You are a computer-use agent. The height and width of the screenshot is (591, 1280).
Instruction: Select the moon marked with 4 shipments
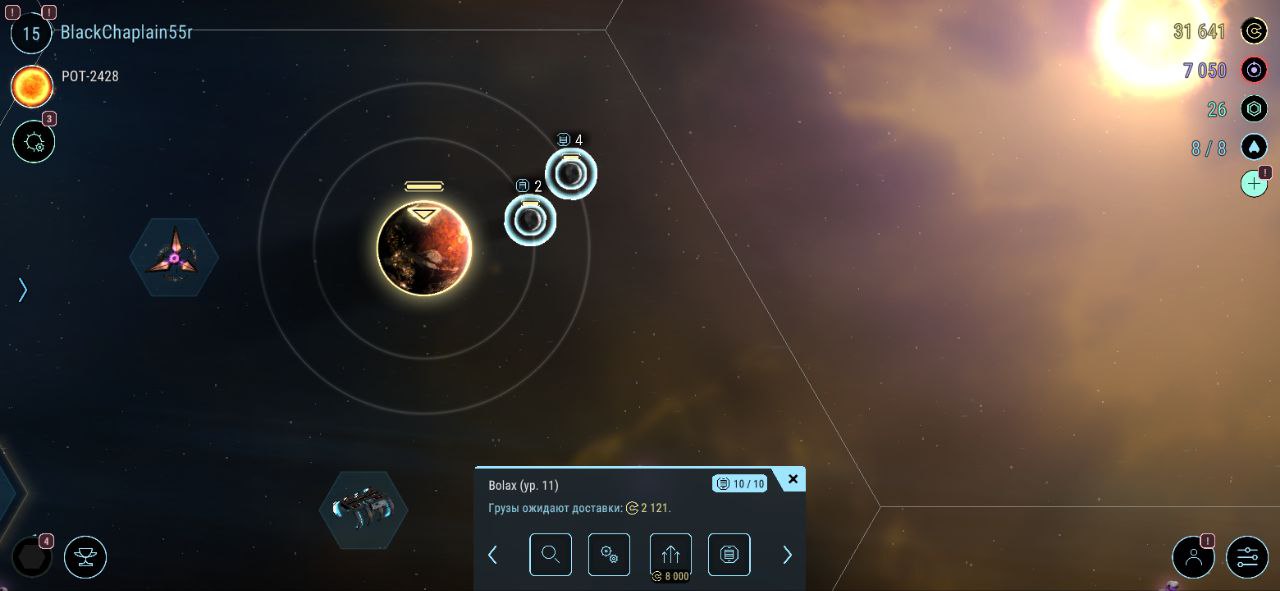coord(571,174)
